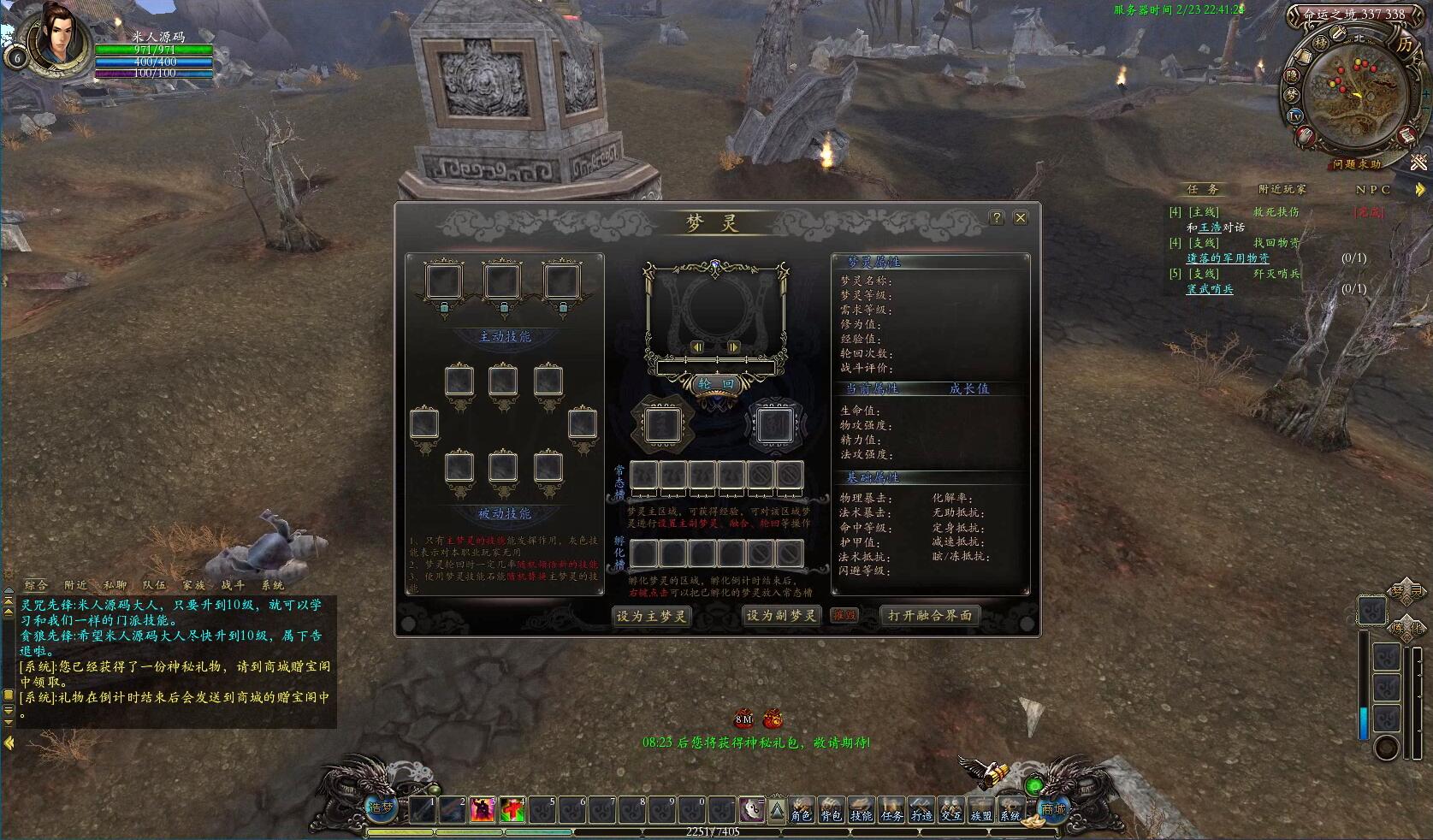Open the 角色 character panel
The width and height of the screenshot is (1433, 840).
pyautogui.click(x=801, y=810)
